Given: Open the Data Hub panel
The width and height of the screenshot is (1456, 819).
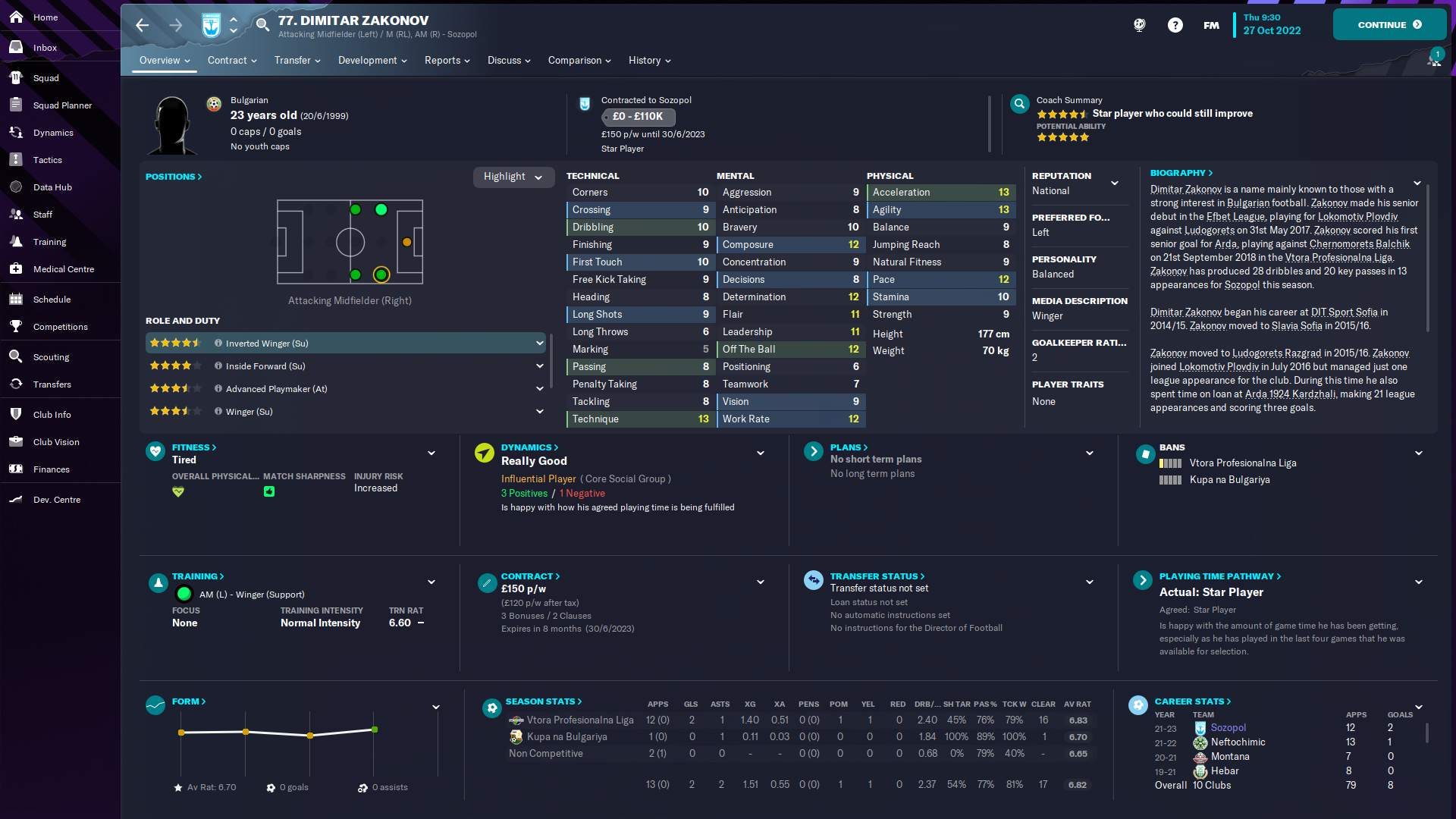Looking at the screenshot, I should coord(53,187).
